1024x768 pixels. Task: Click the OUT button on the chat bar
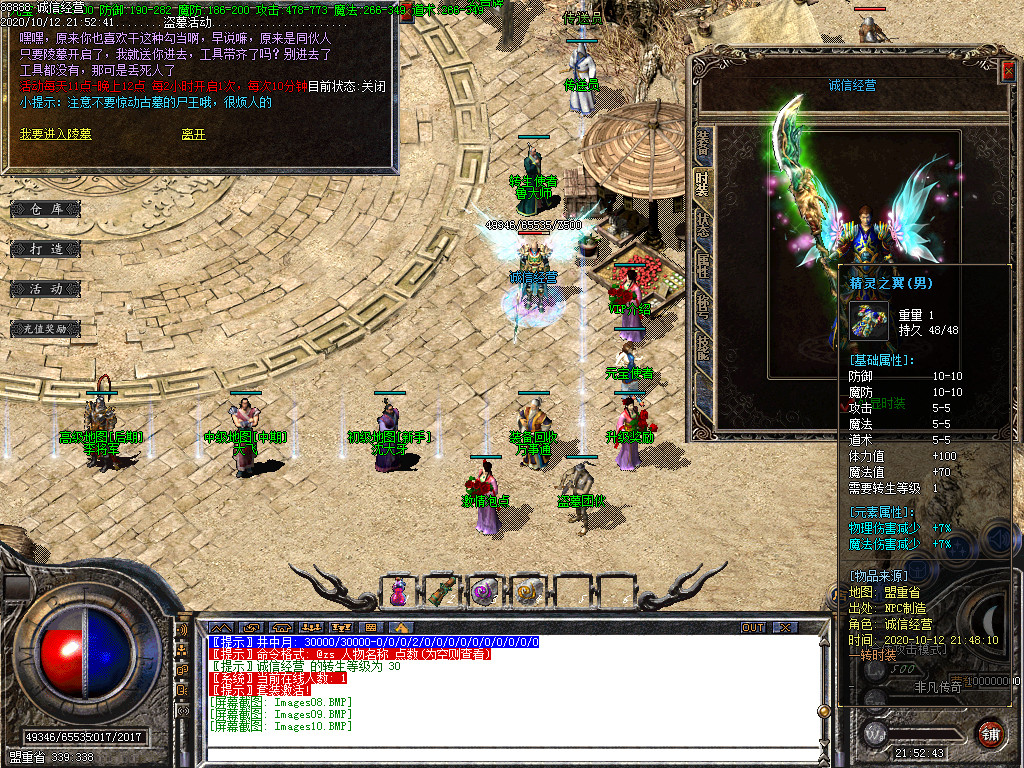pyautogui.click(x=753, y=627)
